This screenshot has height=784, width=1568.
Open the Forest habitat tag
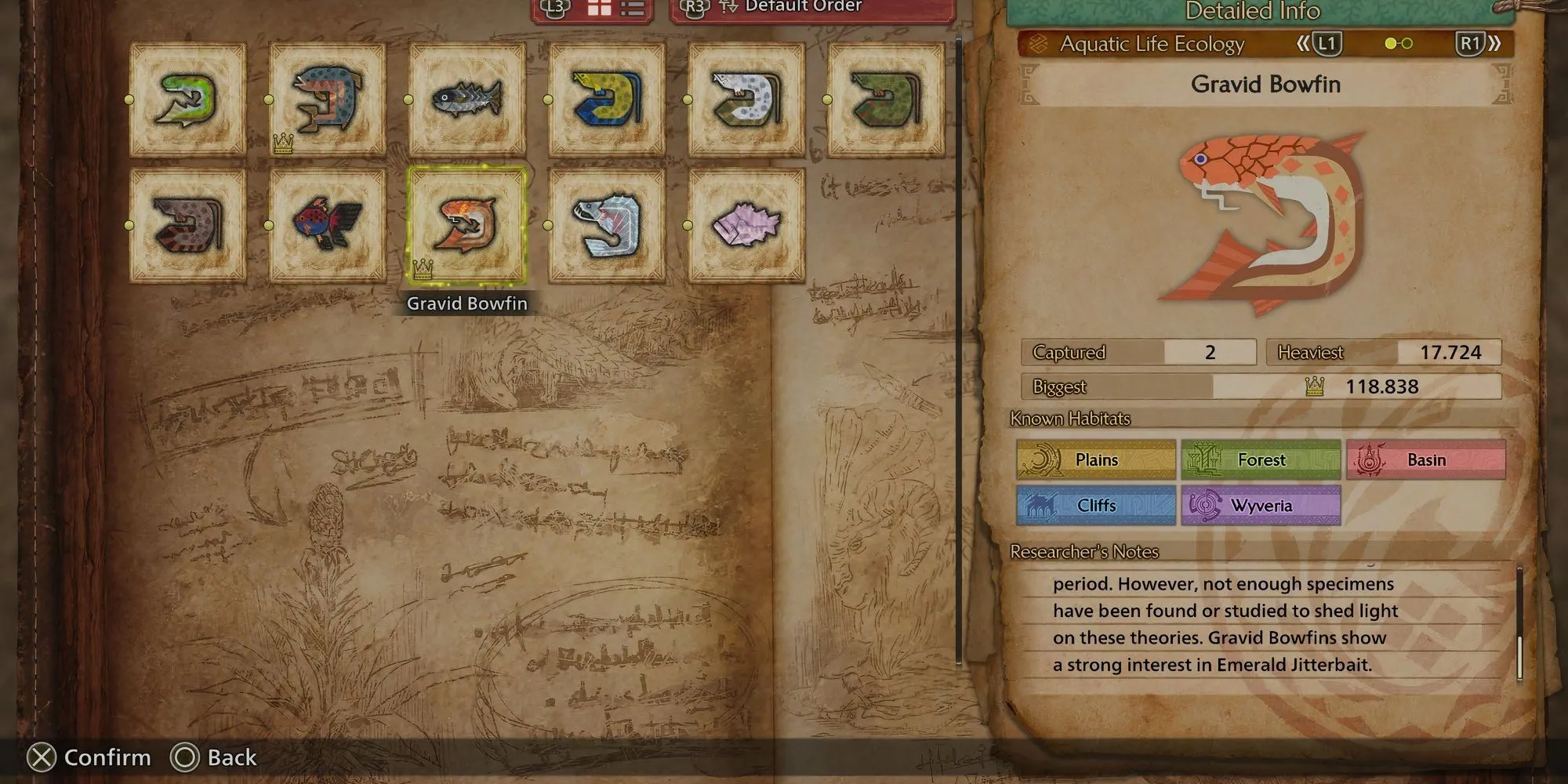[x=1261, y=460]
